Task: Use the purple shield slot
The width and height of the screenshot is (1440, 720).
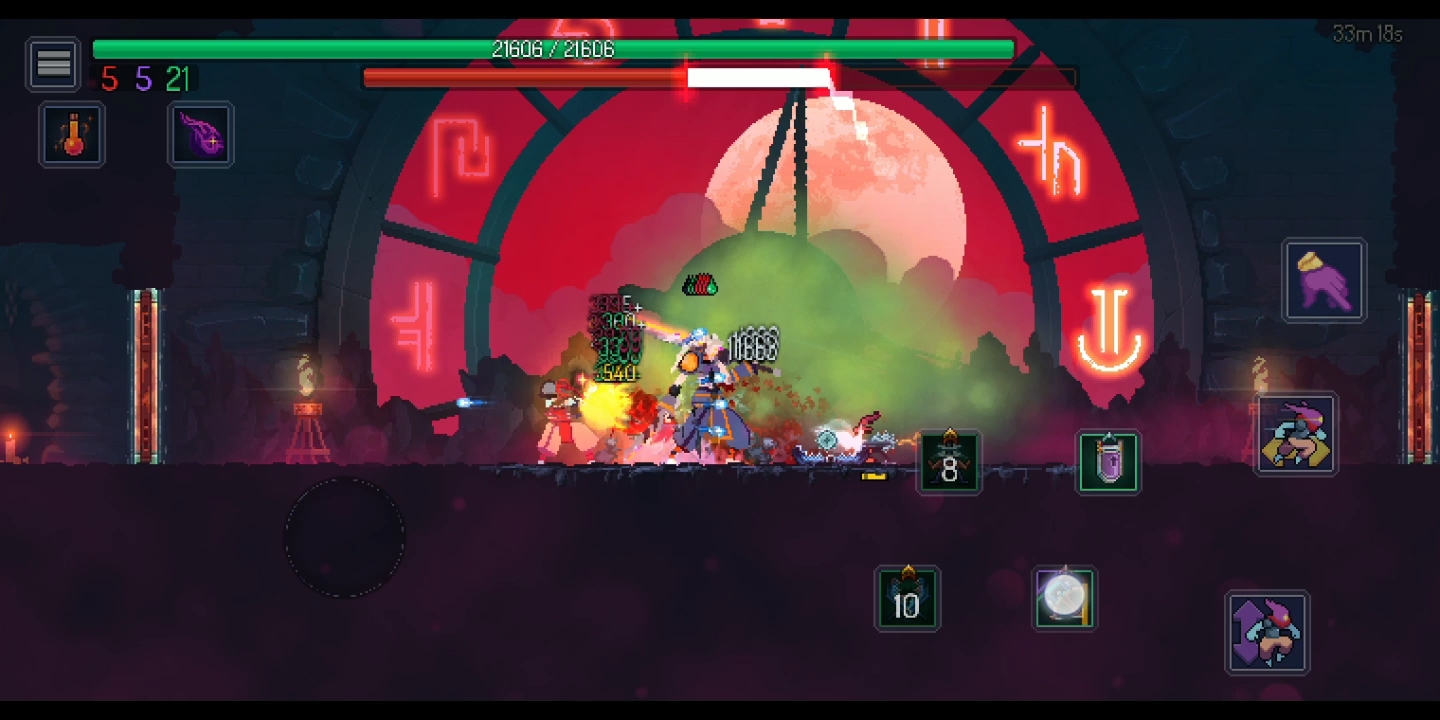Action: tap(1108, 462)
